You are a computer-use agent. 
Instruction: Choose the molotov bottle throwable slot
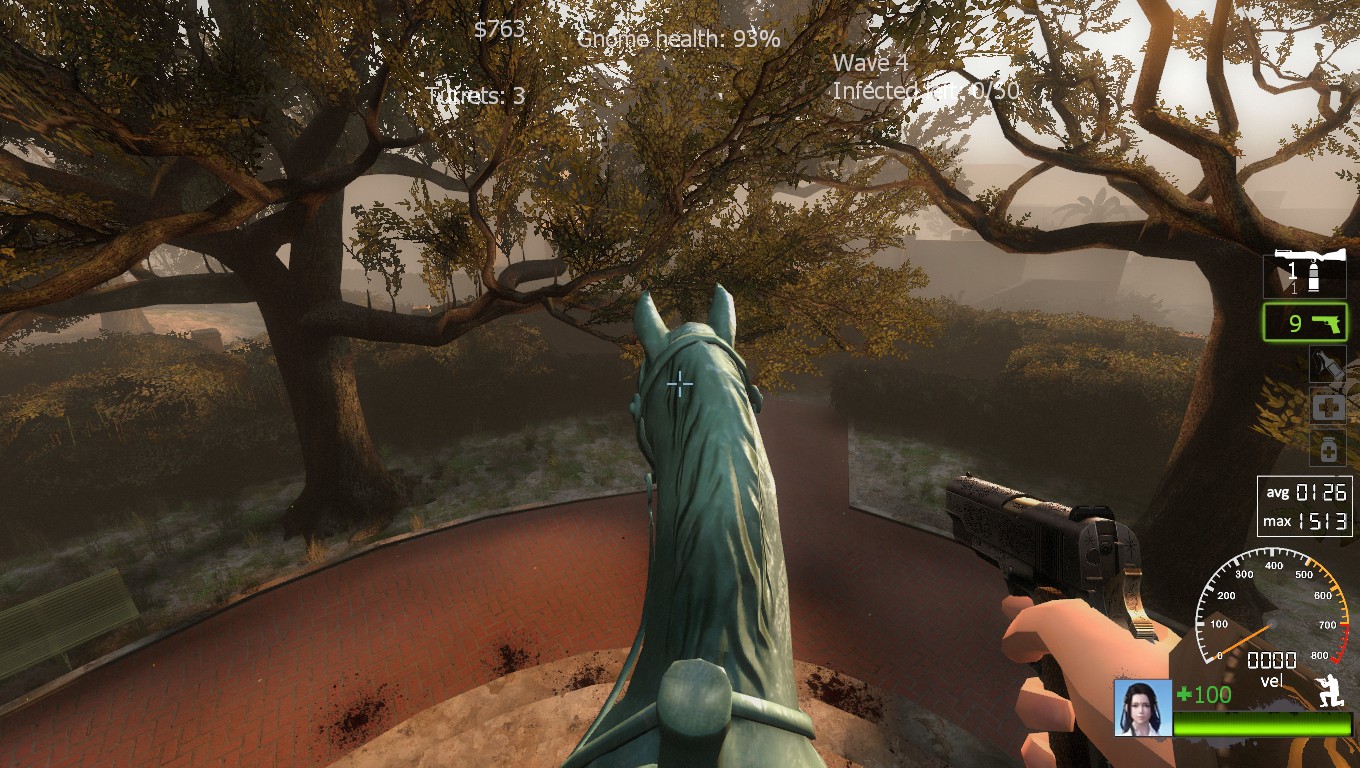[1328, 365]
